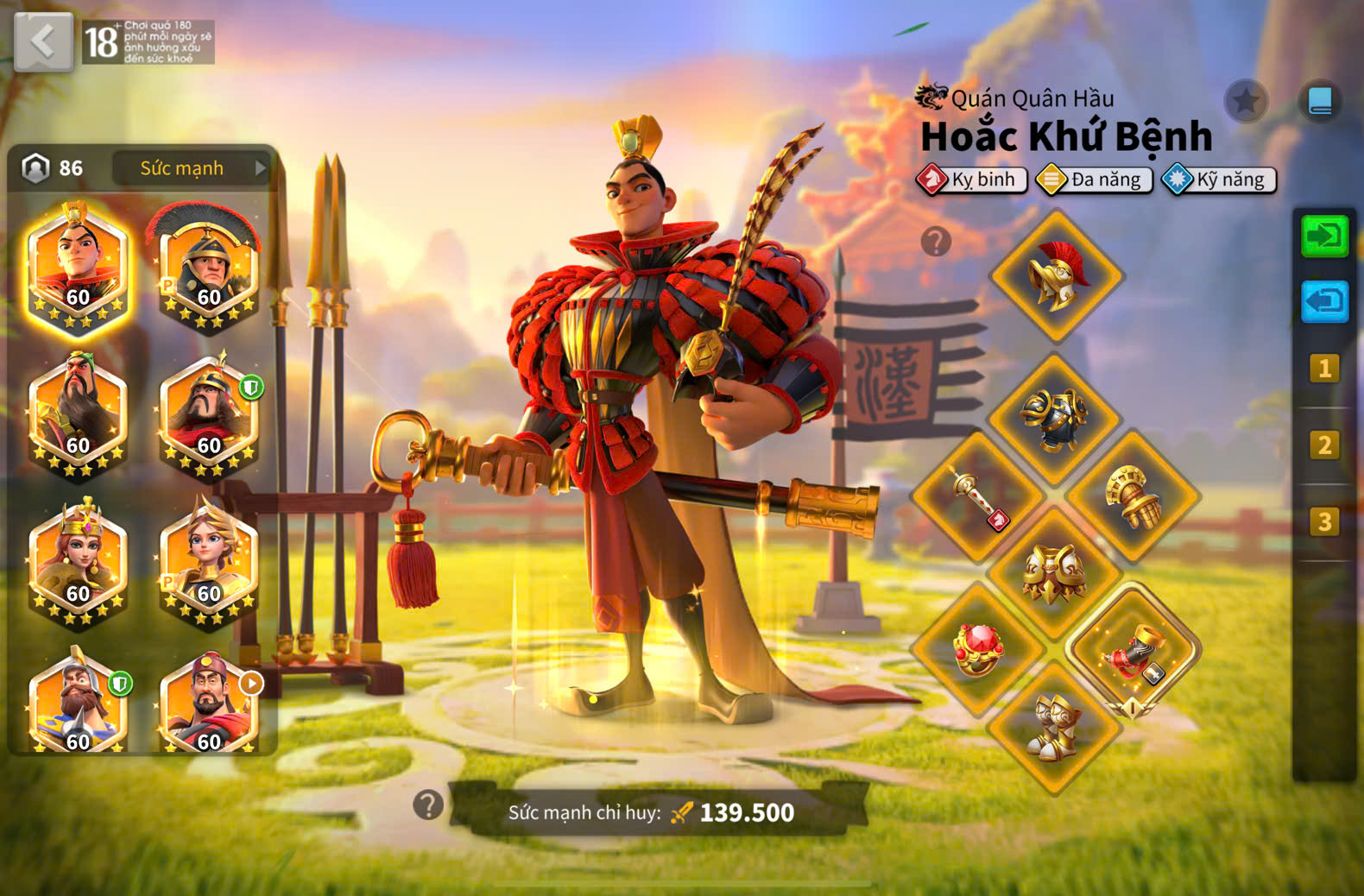
Task: Mark commander as favorite with star button
Action: [1246, 102]
